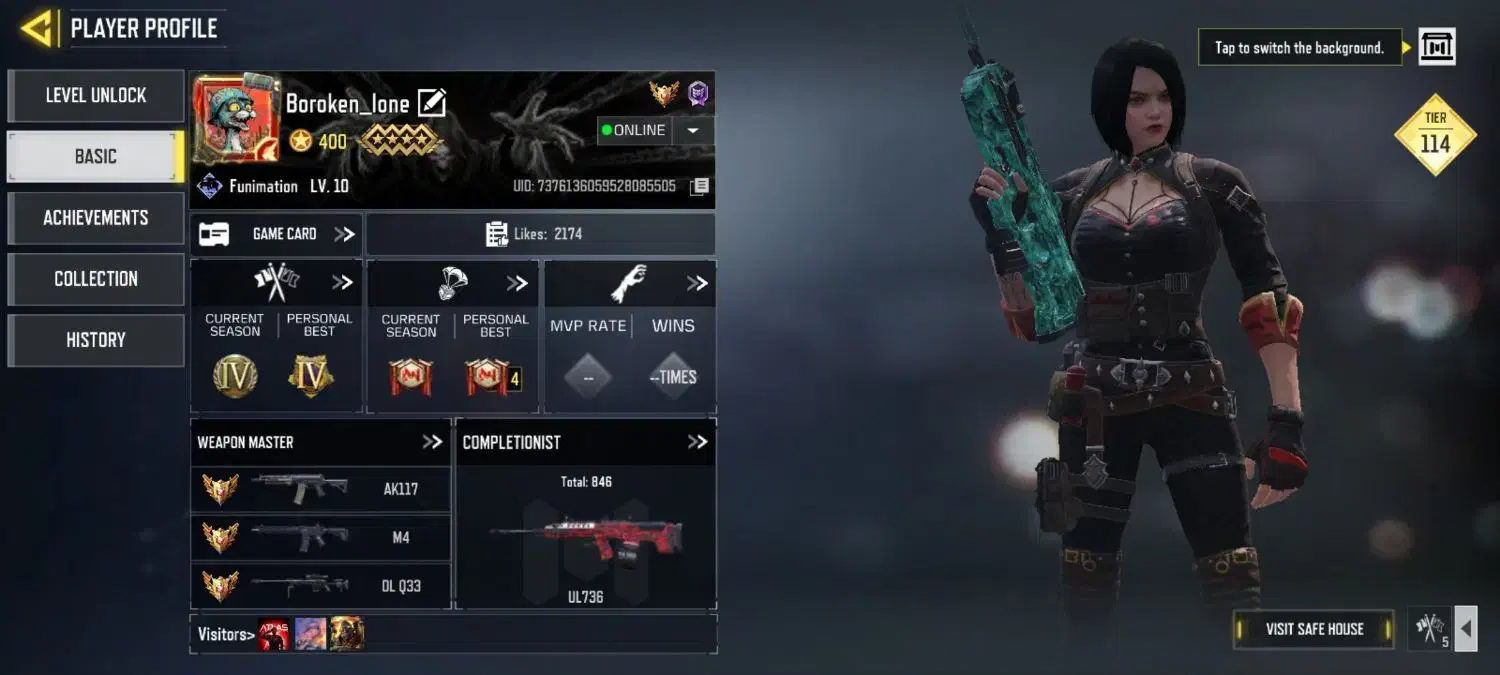
Task: Expand the Completionist section
Action: 697,442
